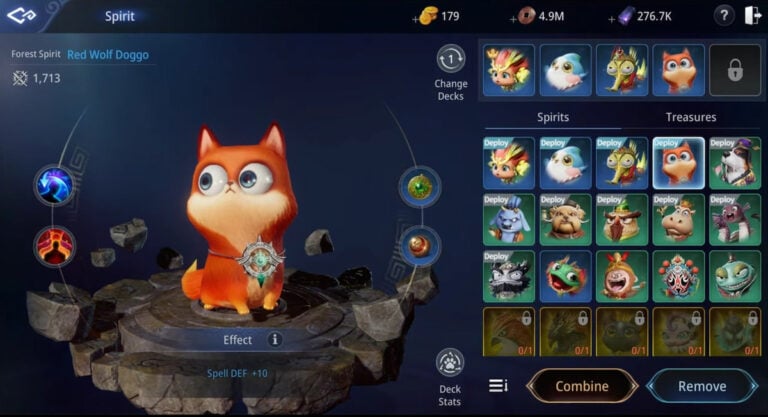
Task: Exit via the door icon
Action: tap(752, 16)
